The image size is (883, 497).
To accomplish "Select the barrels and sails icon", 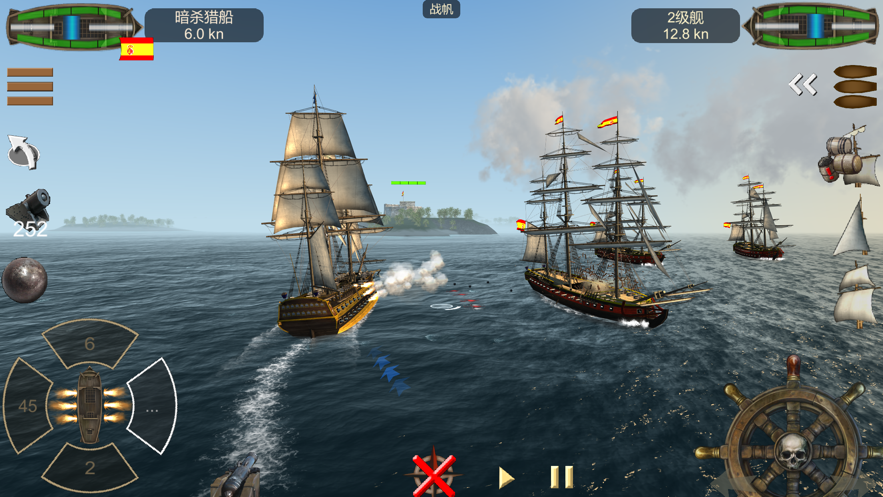I will point(848,158).
